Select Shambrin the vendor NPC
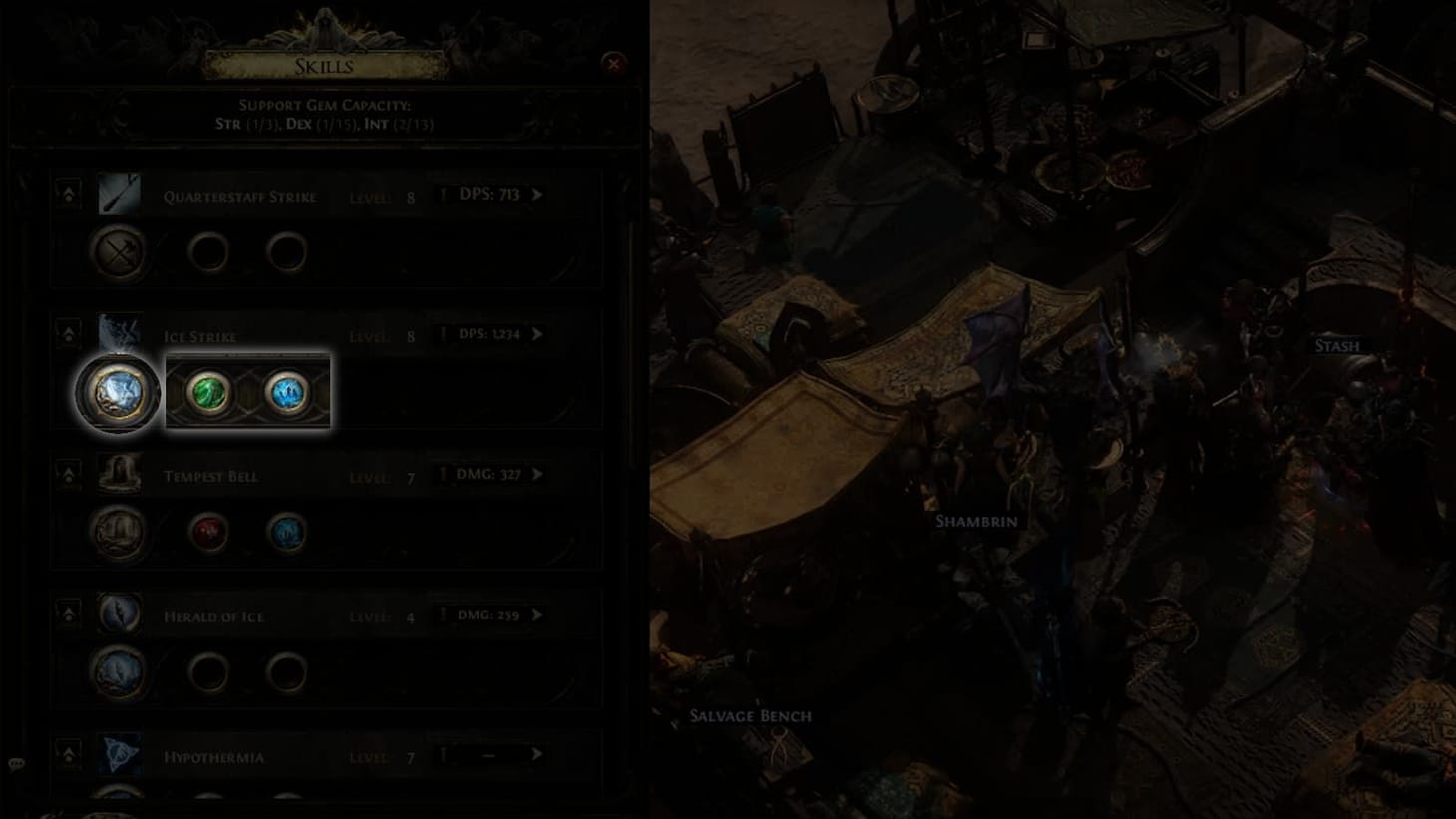This screenshot has height=819, width=1456. [x=976, y=521]
